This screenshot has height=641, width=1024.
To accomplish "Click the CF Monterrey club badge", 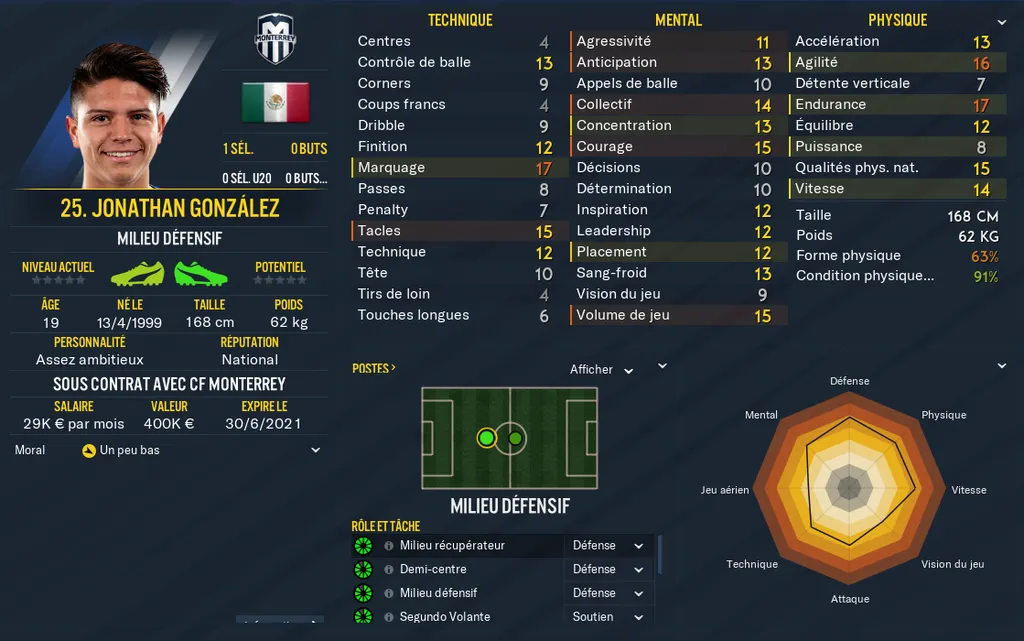I will [x=275, y=39].
